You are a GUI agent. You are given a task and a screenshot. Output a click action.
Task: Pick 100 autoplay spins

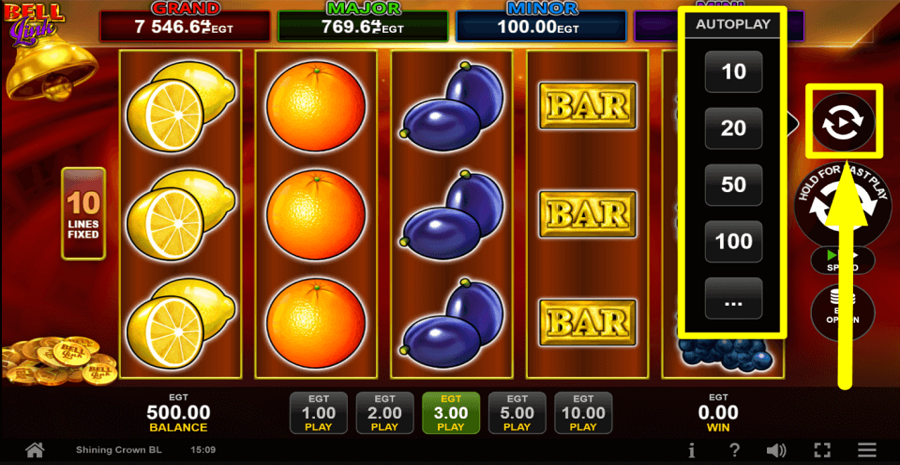point(734,241)
